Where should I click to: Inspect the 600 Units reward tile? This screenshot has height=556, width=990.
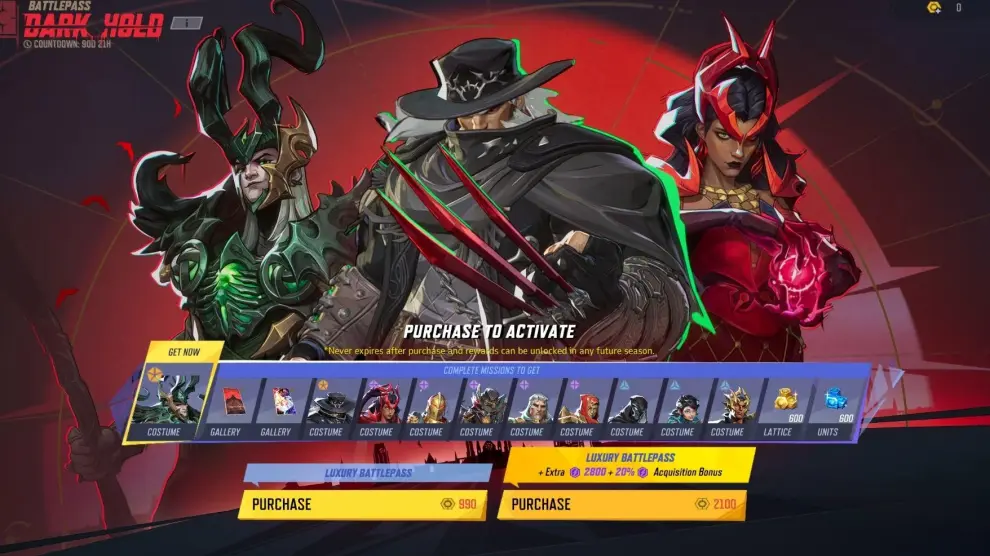pos(830,405)
